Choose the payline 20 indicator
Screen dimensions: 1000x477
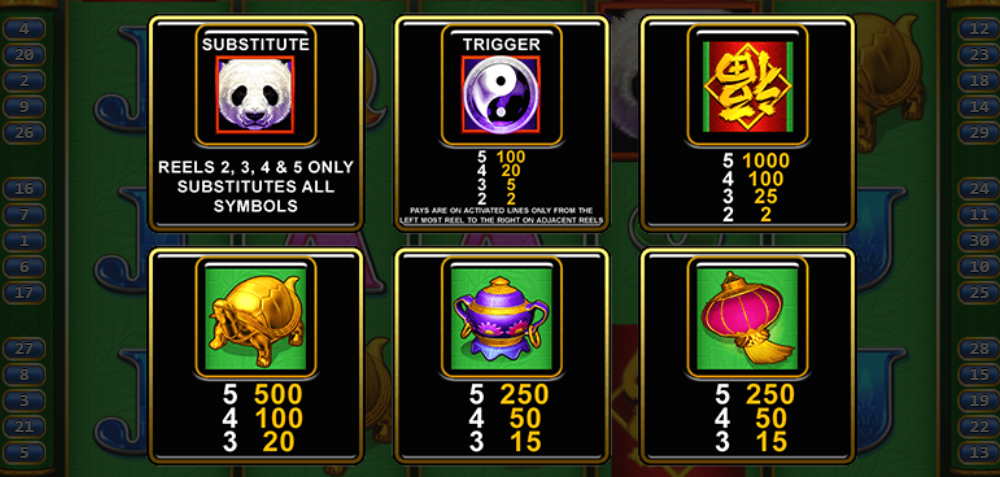(24, 55)
